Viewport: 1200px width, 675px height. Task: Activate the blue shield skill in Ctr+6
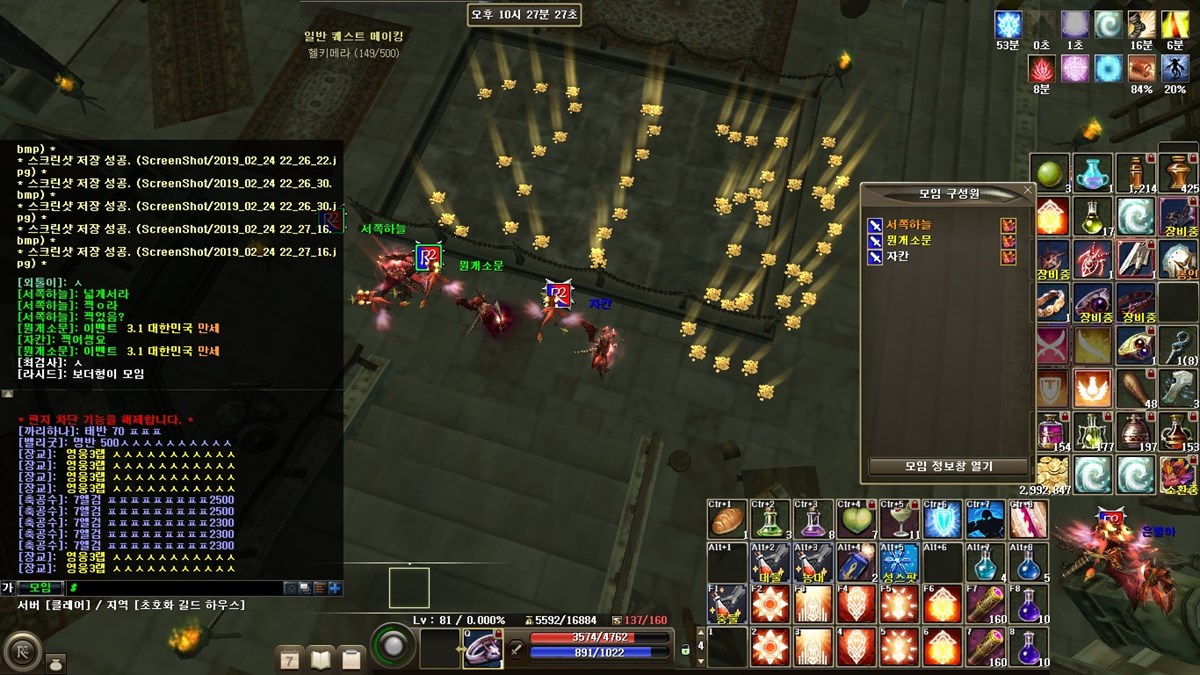pos(941,519)
